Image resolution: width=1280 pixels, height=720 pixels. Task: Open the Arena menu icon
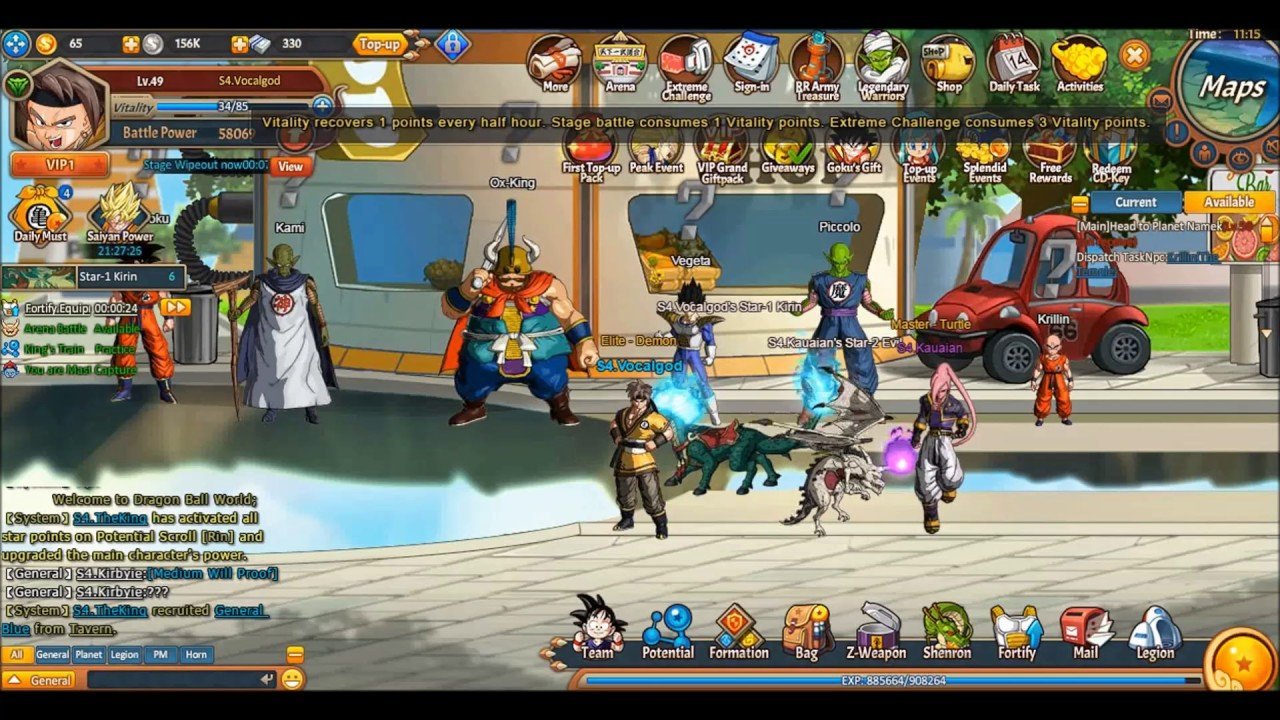620,63
